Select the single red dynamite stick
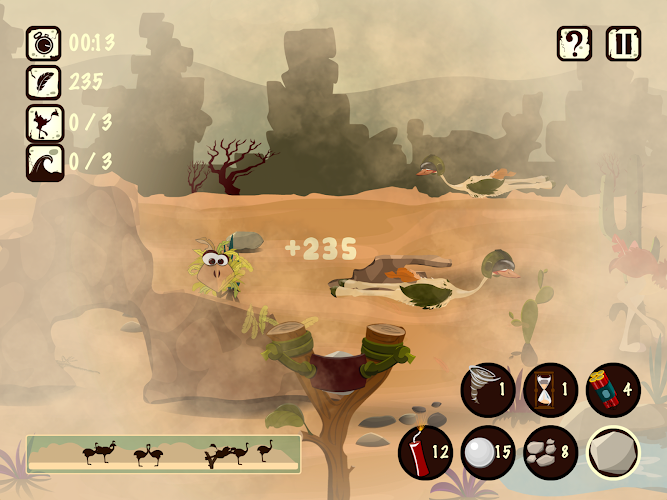667x500 pixels. (x=425, y=452)
